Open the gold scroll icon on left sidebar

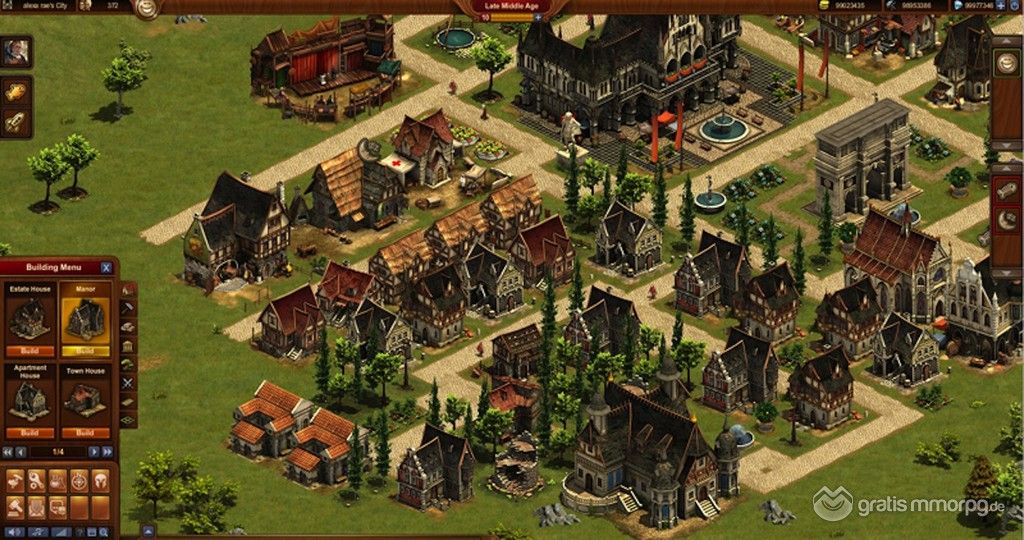15,91
